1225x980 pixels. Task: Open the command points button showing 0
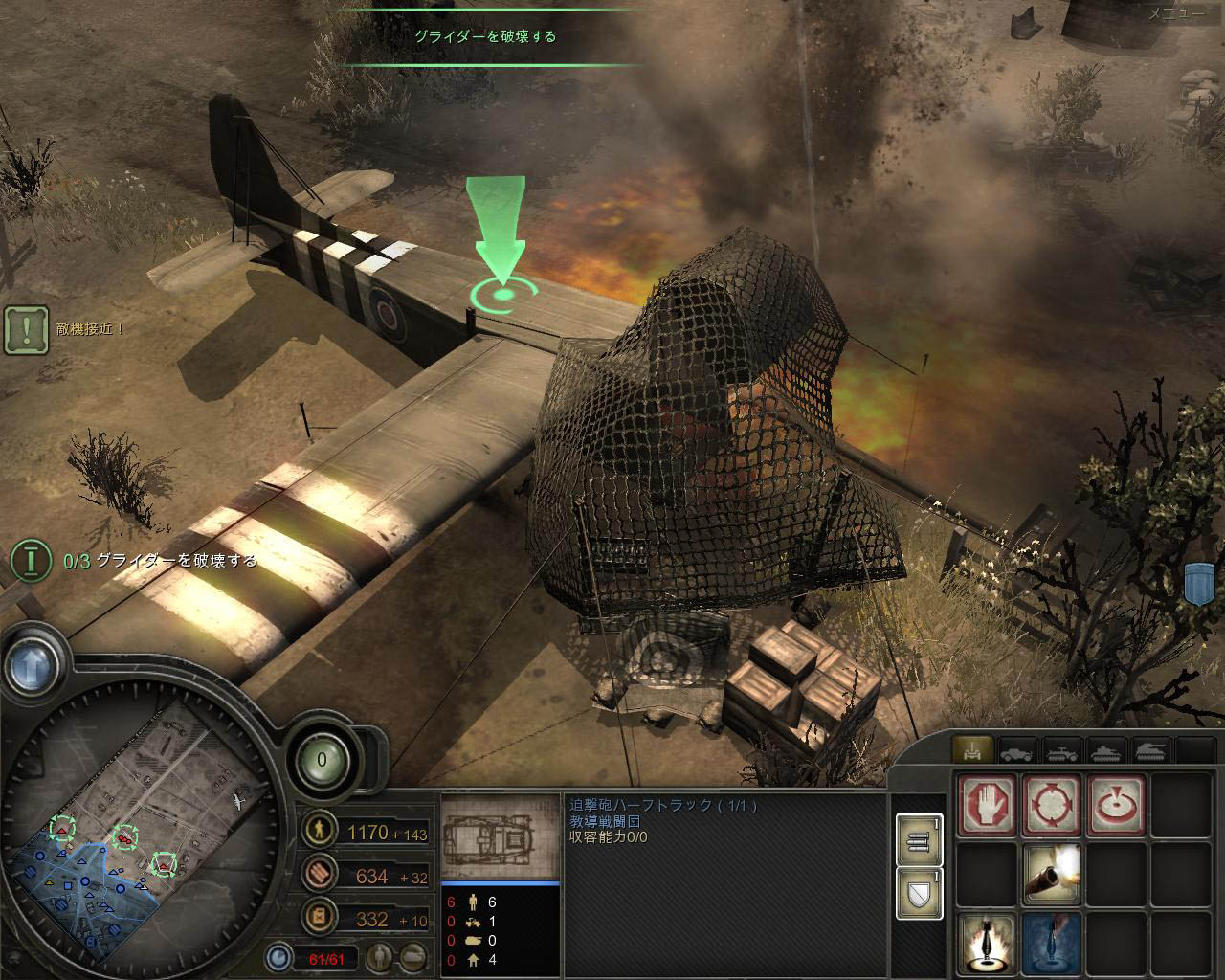tap(322, 761)
